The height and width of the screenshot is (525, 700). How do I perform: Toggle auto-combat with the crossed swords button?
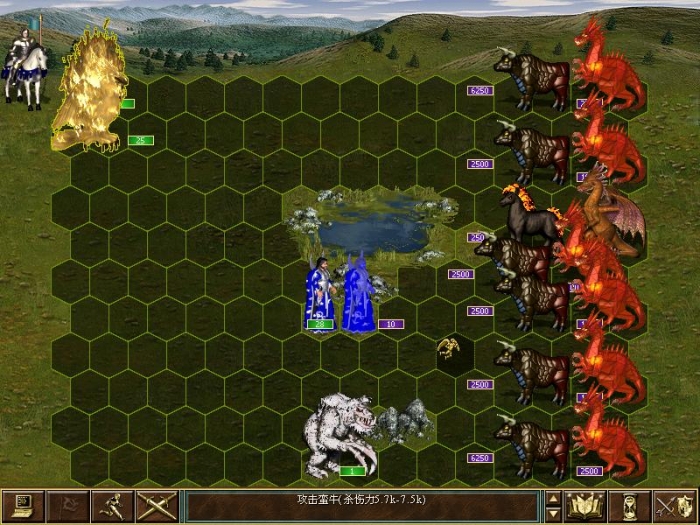point(159,506)
